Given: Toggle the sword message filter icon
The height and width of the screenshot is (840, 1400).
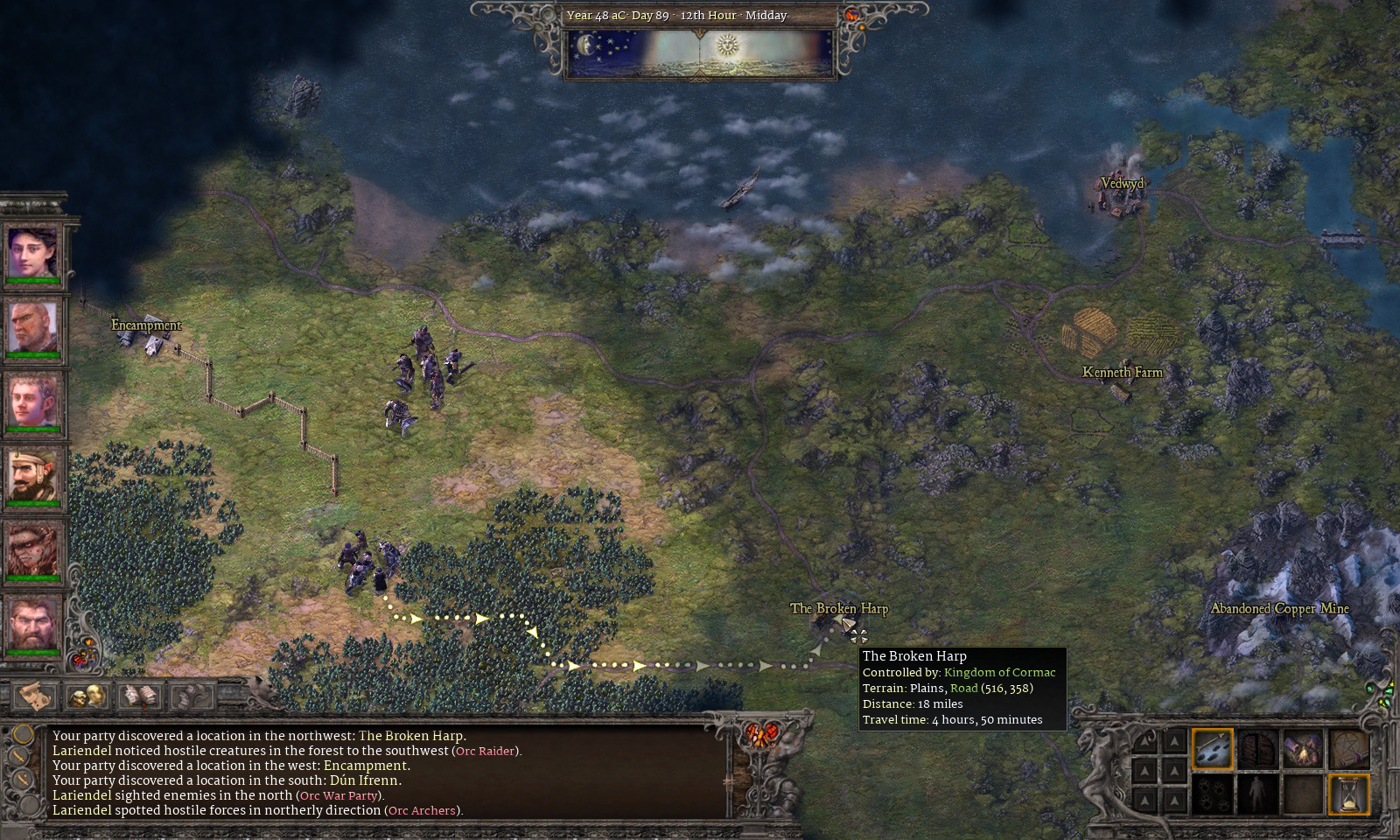Looking at the screenshot, I should click(x=19, y=755).
